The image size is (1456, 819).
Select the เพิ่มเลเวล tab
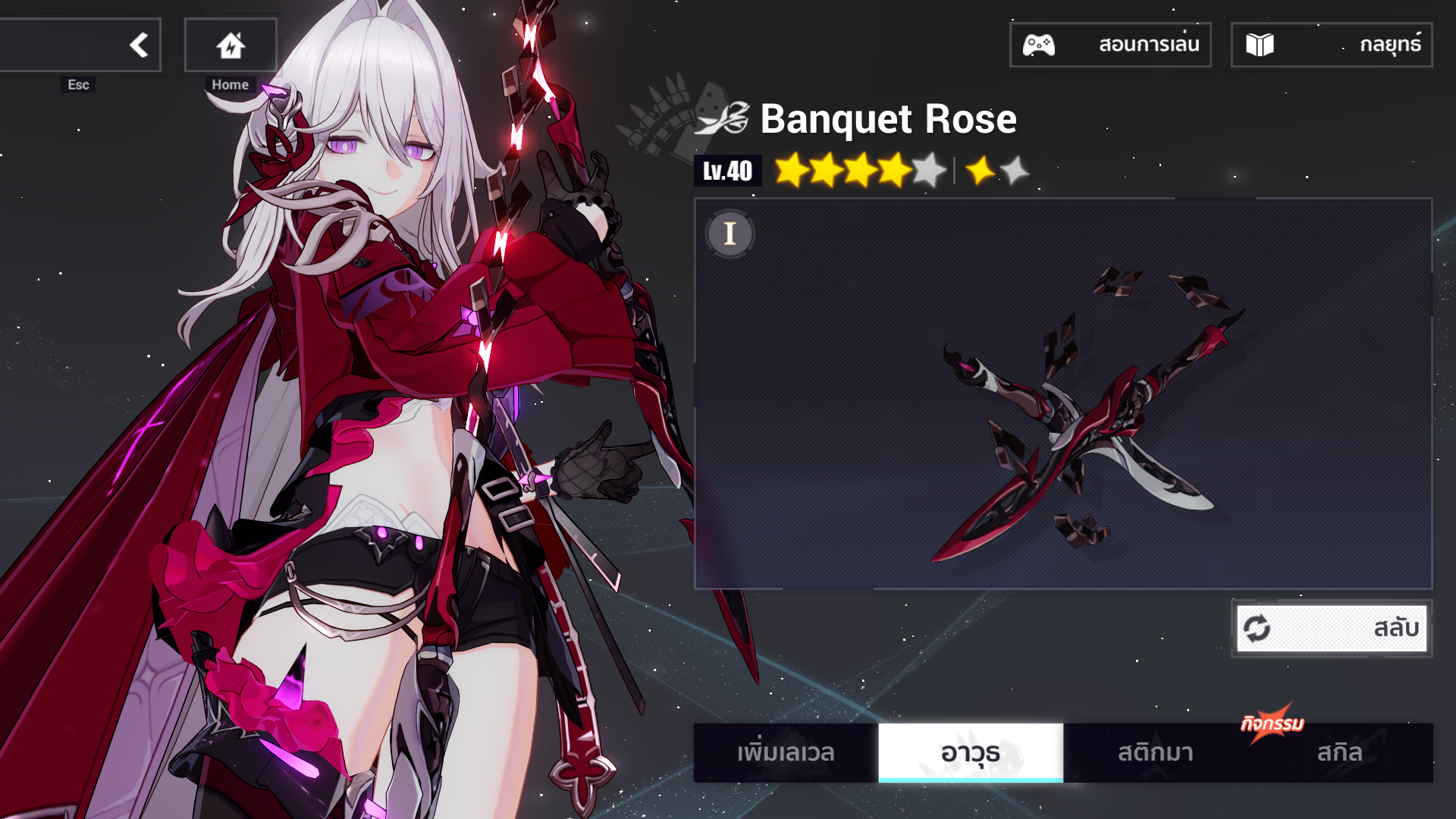tap(786, 752)
